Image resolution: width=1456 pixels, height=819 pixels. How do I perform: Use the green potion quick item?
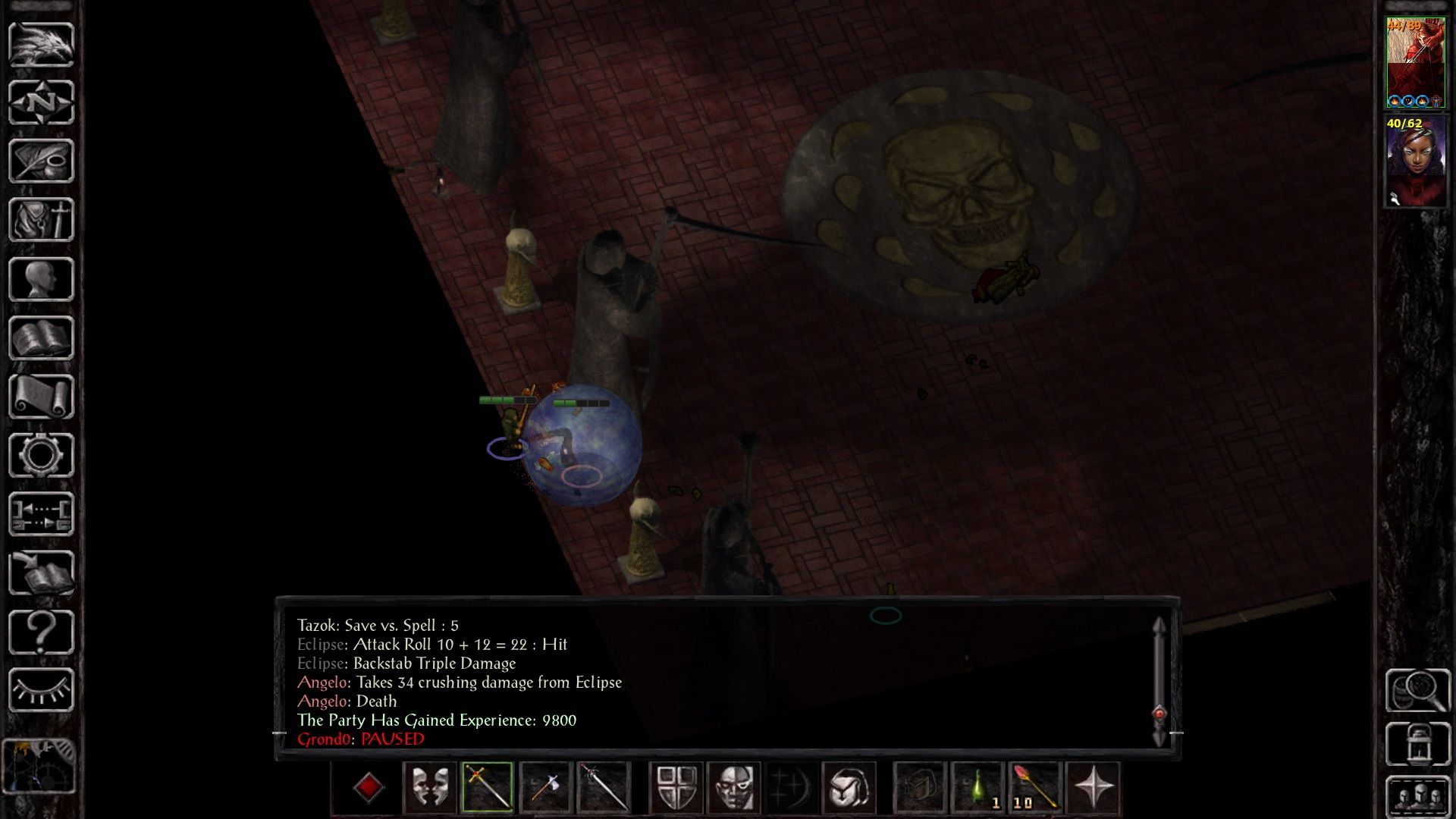(x=978, y=787)
